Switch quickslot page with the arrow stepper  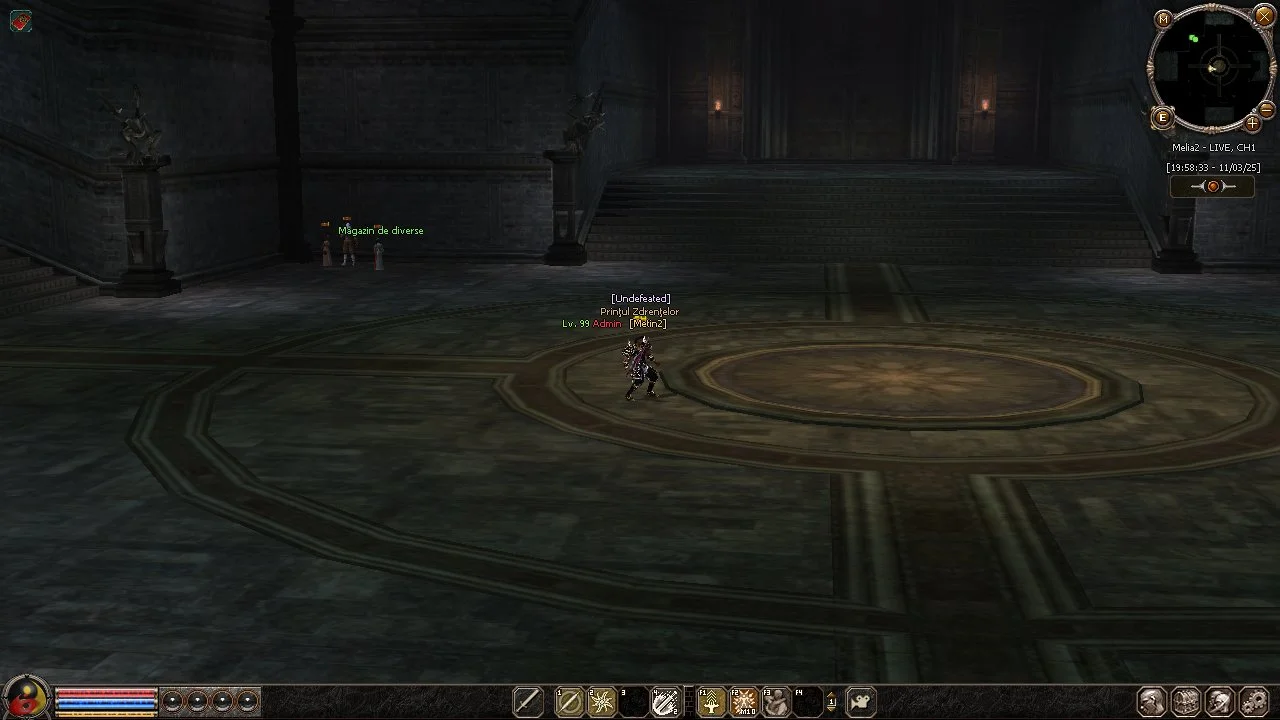[x=831, y=702]
